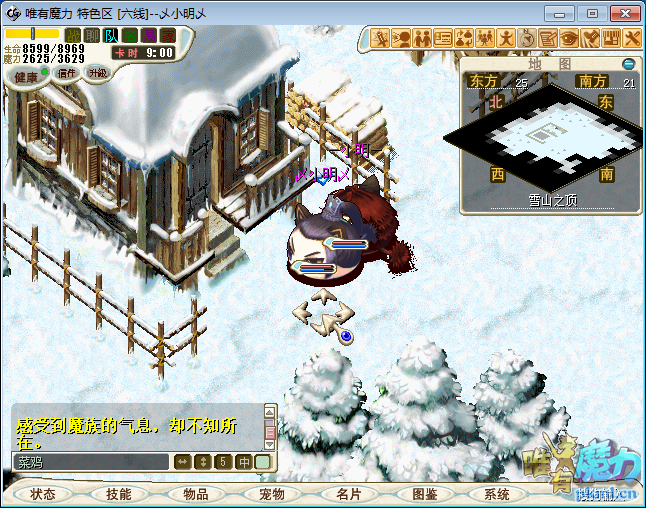646x508 pixels.
Task: Open the 宠物 pets menu
Action: [x=272, y=494]
